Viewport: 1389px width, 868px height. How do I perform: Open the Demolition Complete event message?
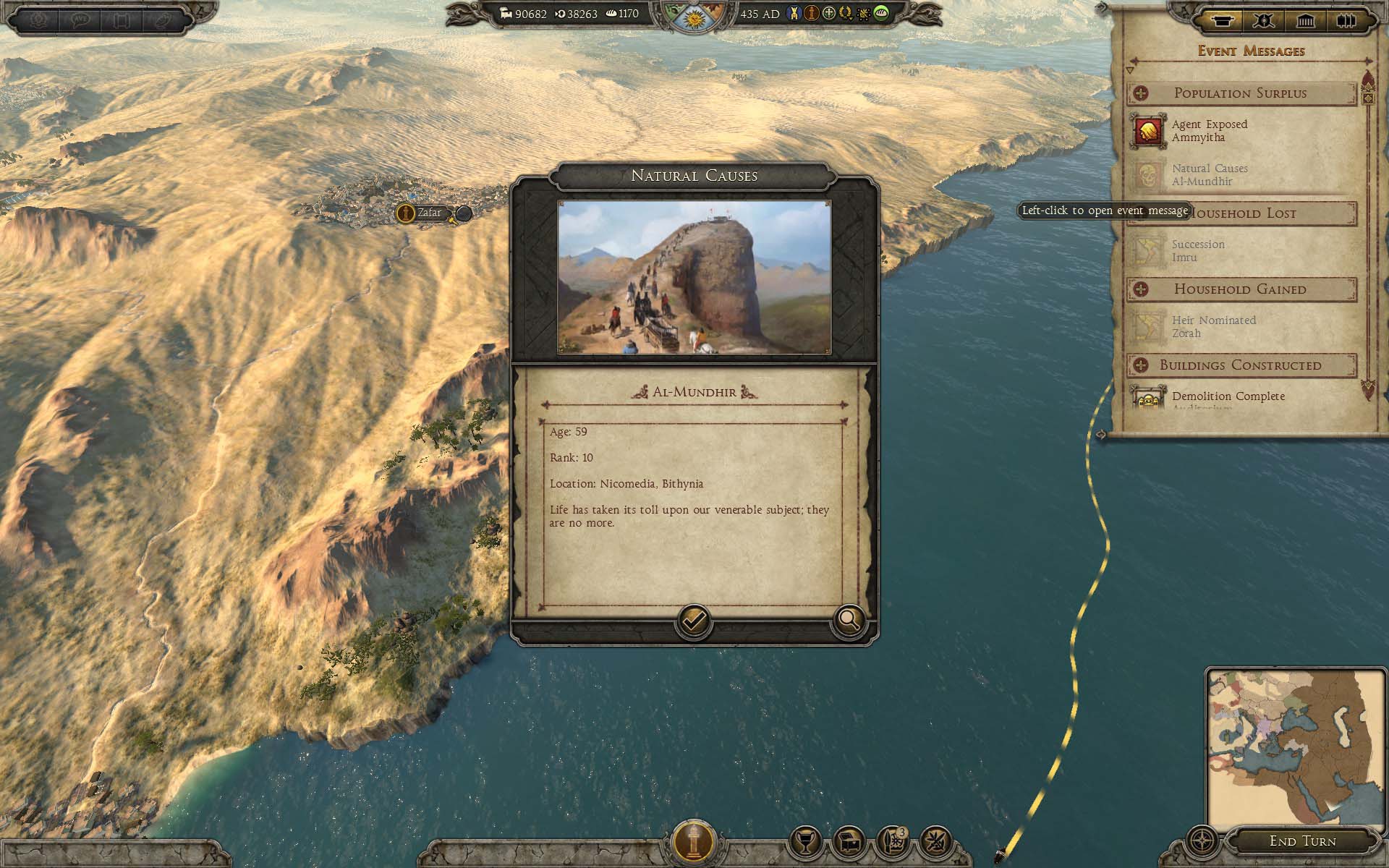(1228, 396)
